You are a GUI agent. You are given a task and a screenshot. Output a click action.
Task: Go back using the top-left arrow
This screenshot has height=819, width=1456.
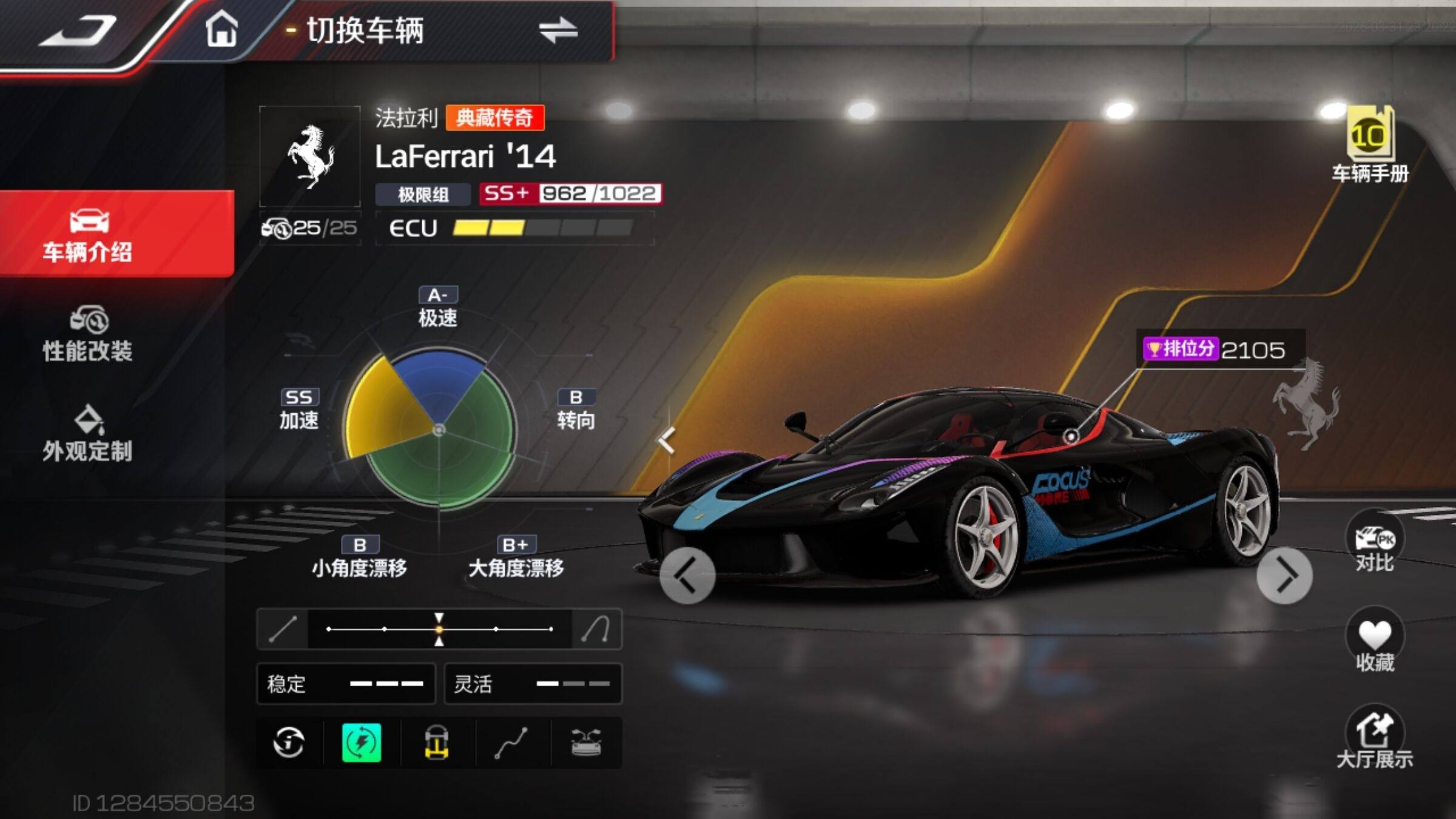click(x=79, y=32)
